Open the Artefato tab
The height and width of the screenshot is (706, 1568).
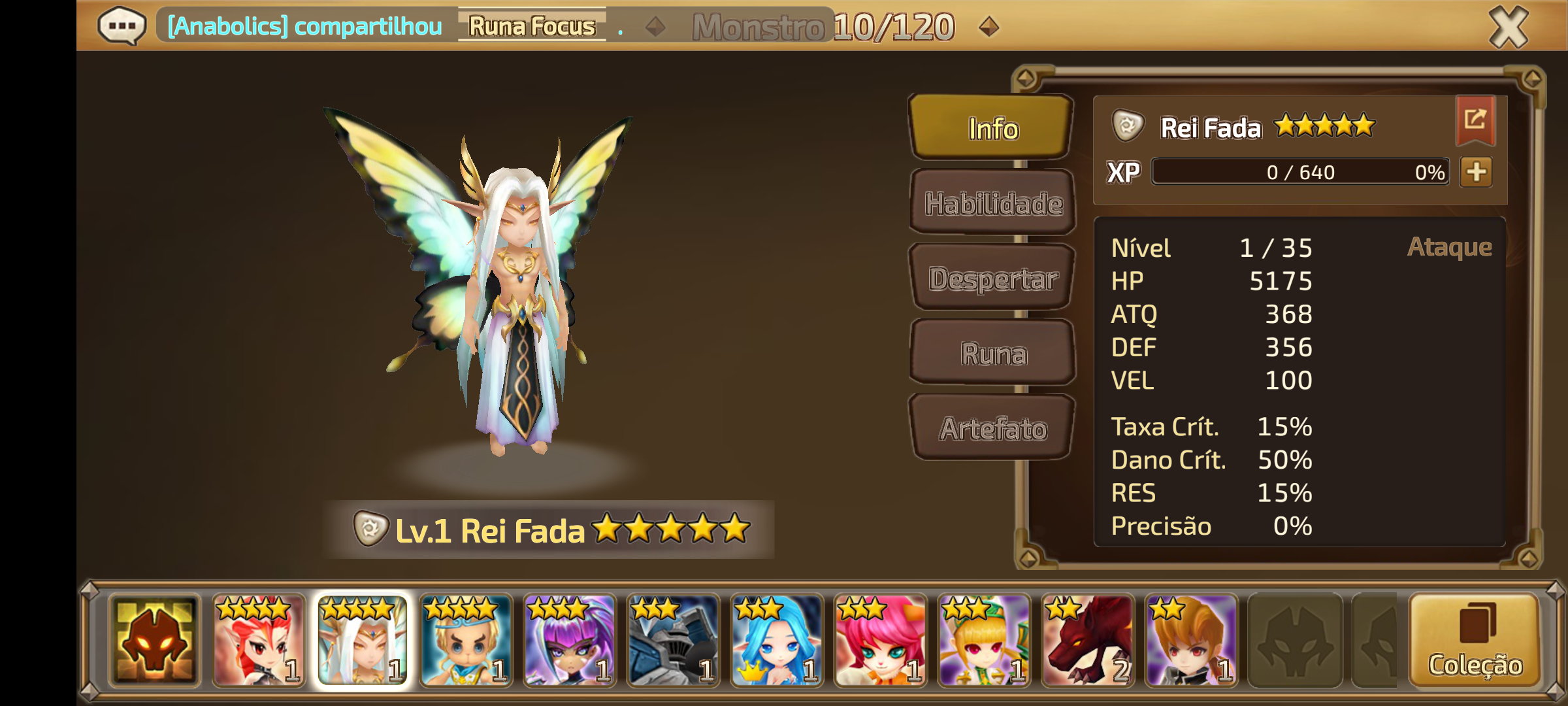tap(992, 429)
